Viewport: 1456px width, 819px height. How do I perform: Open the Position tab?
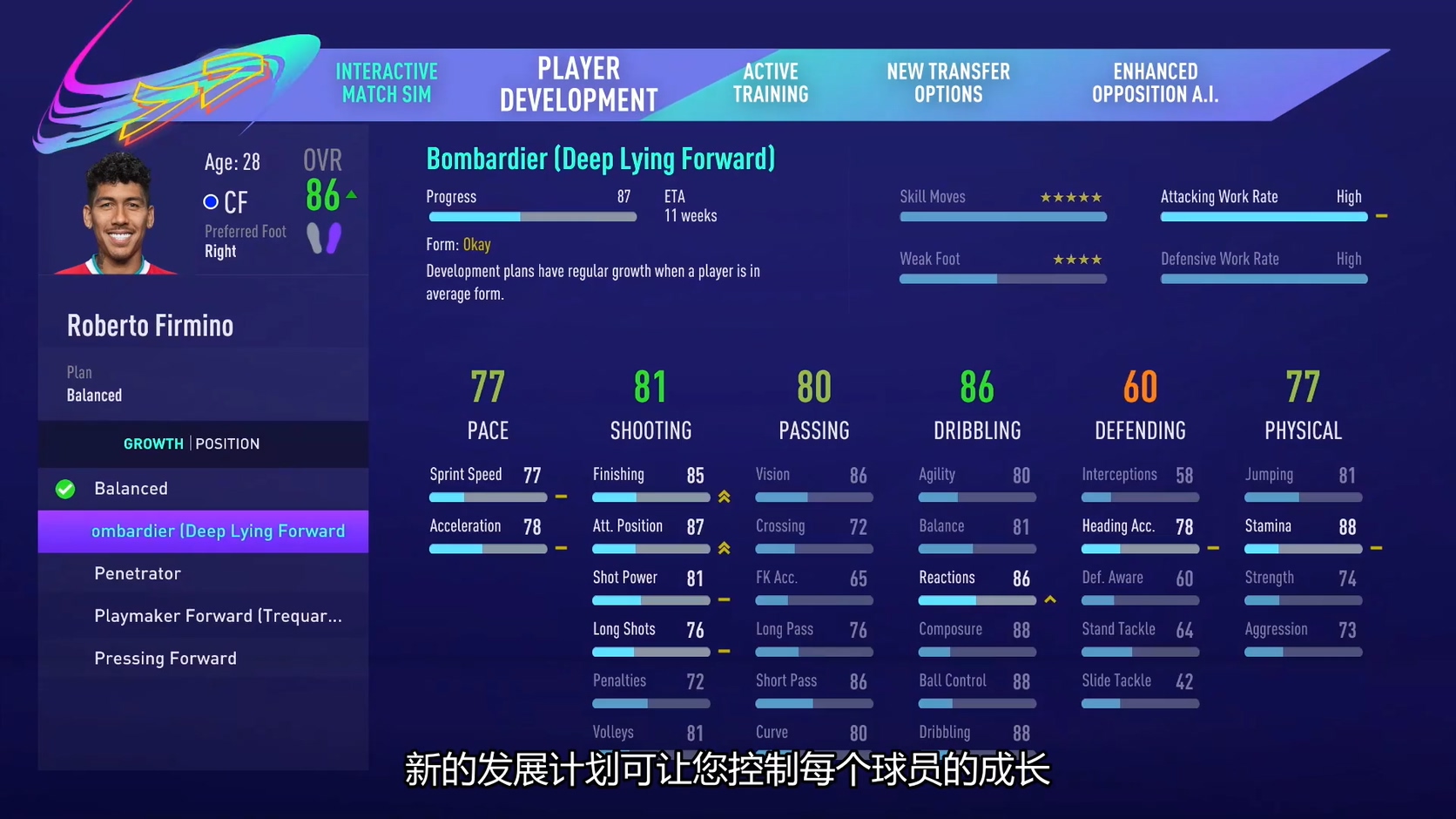click(x=227, y=443)
